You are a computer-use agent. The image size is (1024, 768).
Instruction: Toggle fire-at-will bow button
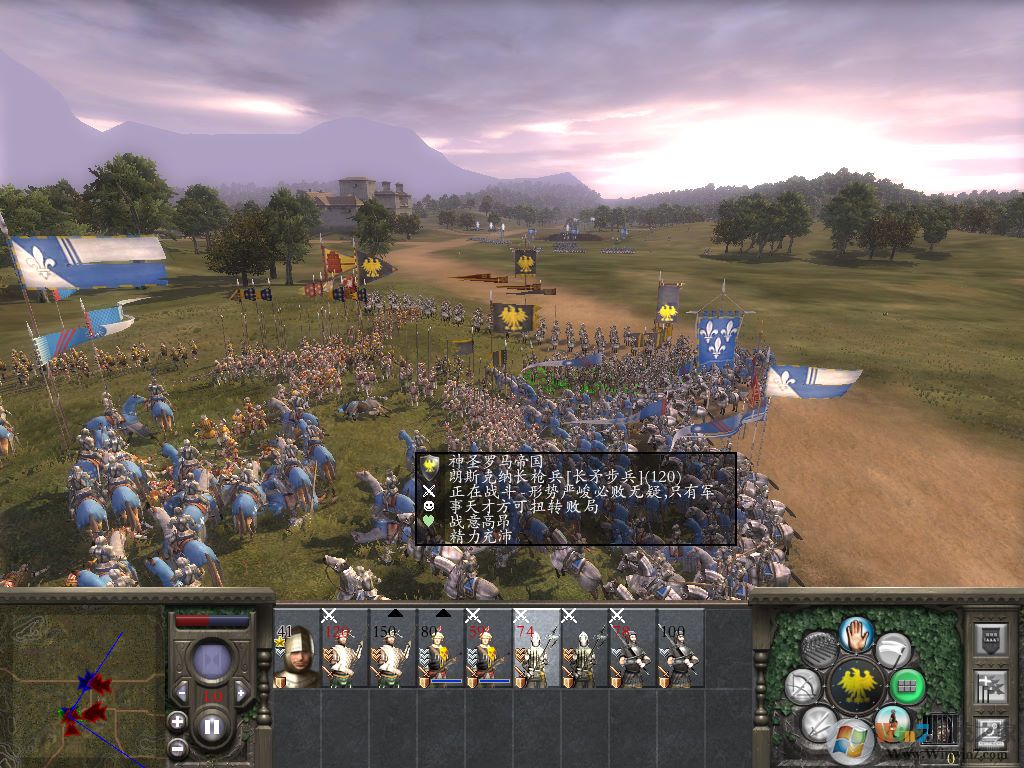click(x=802, y=686)
